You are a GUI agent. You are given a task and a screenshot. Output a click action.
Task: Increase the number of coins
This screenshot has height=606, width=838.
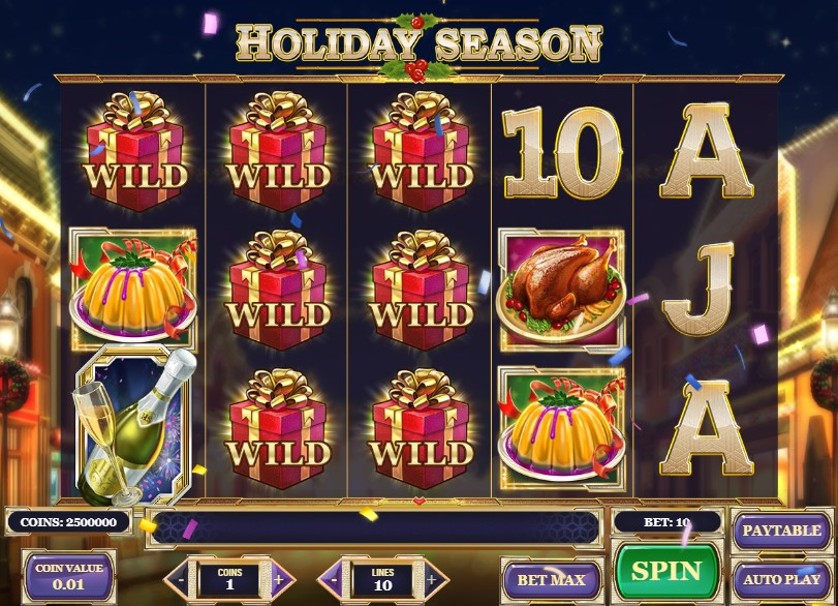point(279,579)
